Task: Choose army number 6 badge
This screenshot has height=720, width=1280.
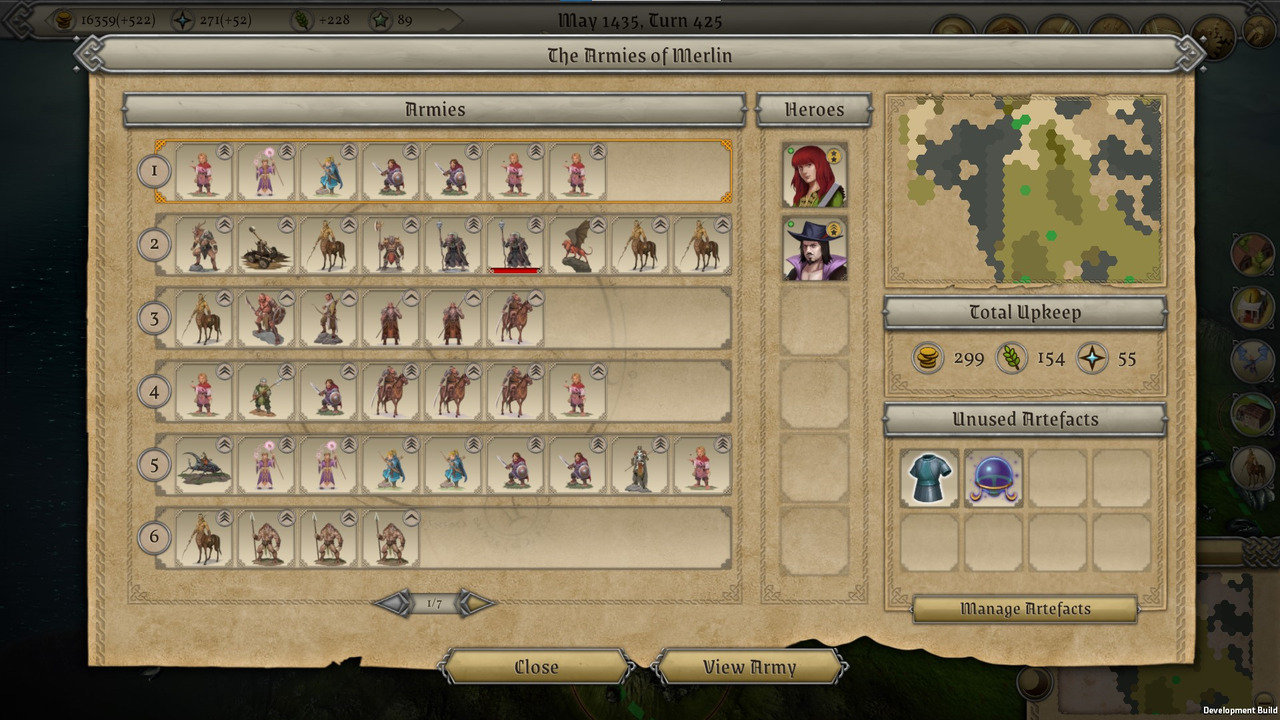Action: [x=154, y=537]
